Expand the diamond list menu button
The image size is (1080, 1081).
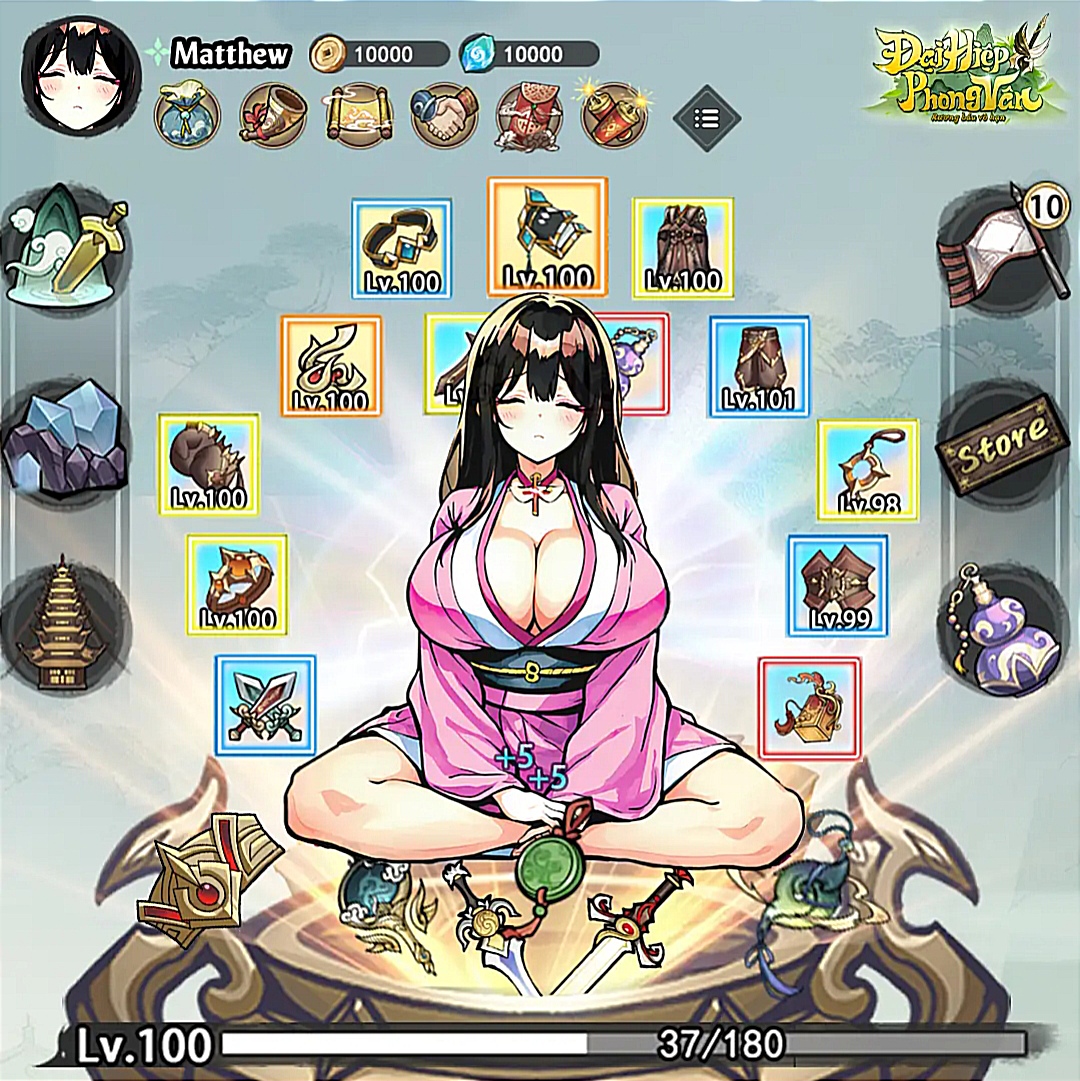pos(707,119)
